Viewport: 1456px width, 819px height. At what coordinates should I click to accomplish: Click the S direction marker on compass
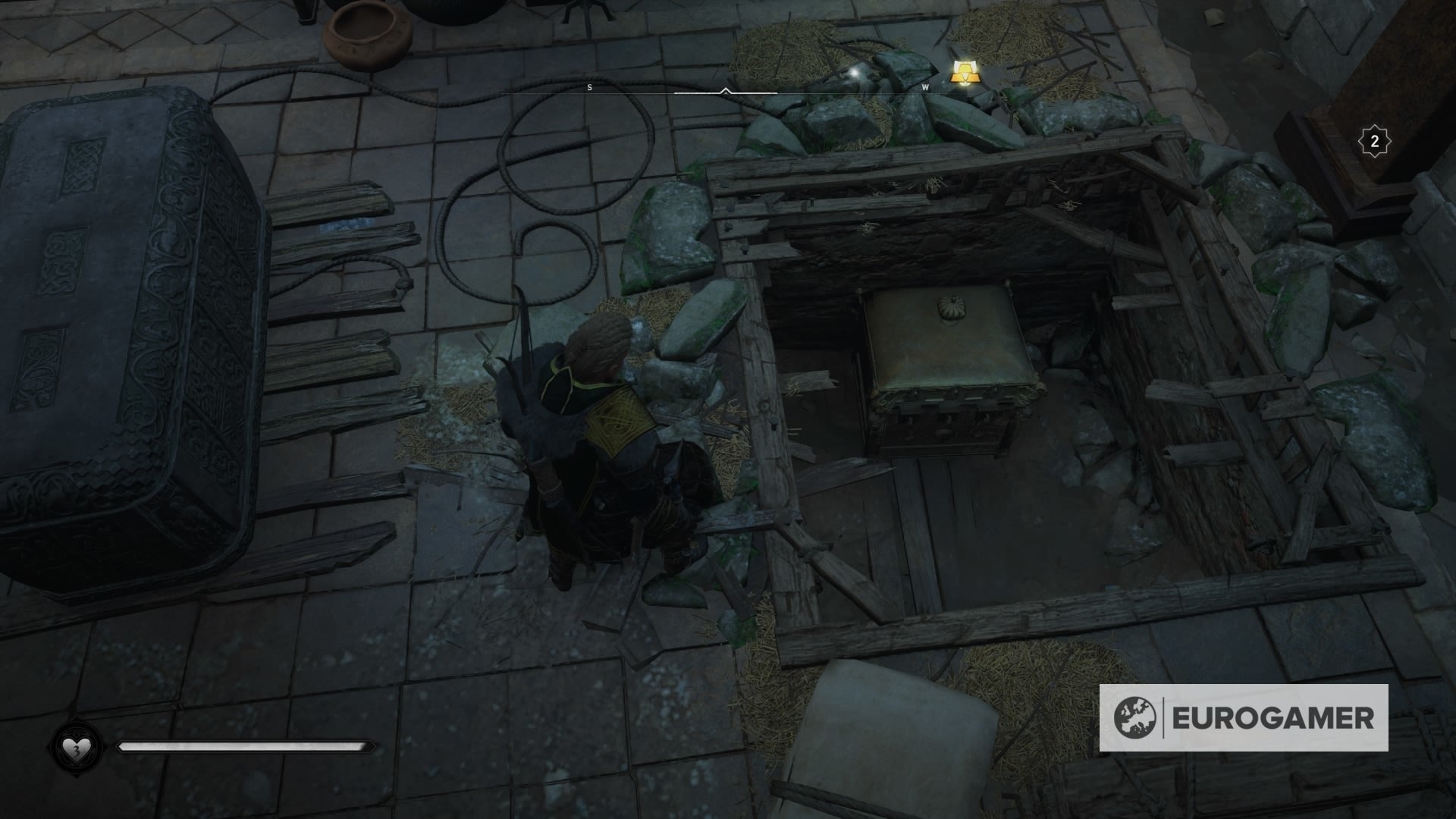[590, 86]
